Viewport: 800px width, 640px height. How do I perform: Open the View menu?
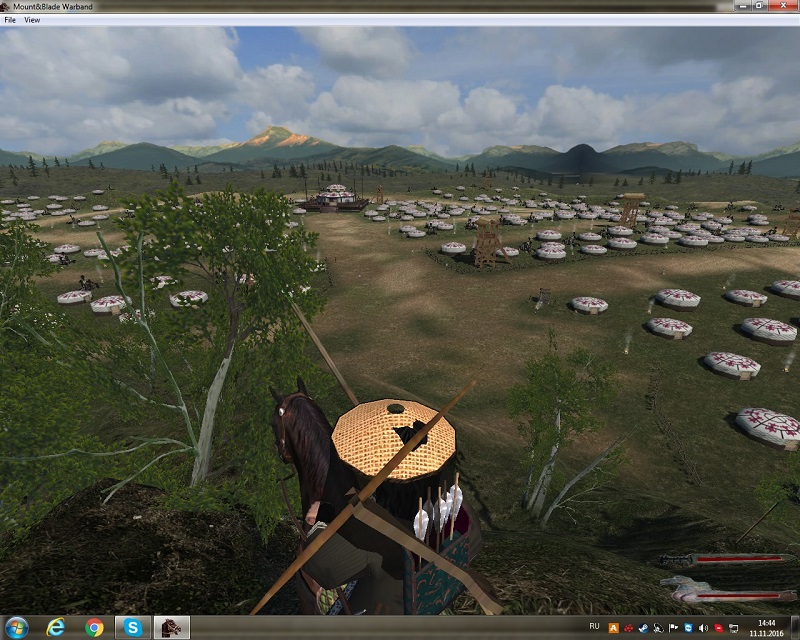pyautogui.click(x=32, y=20)
